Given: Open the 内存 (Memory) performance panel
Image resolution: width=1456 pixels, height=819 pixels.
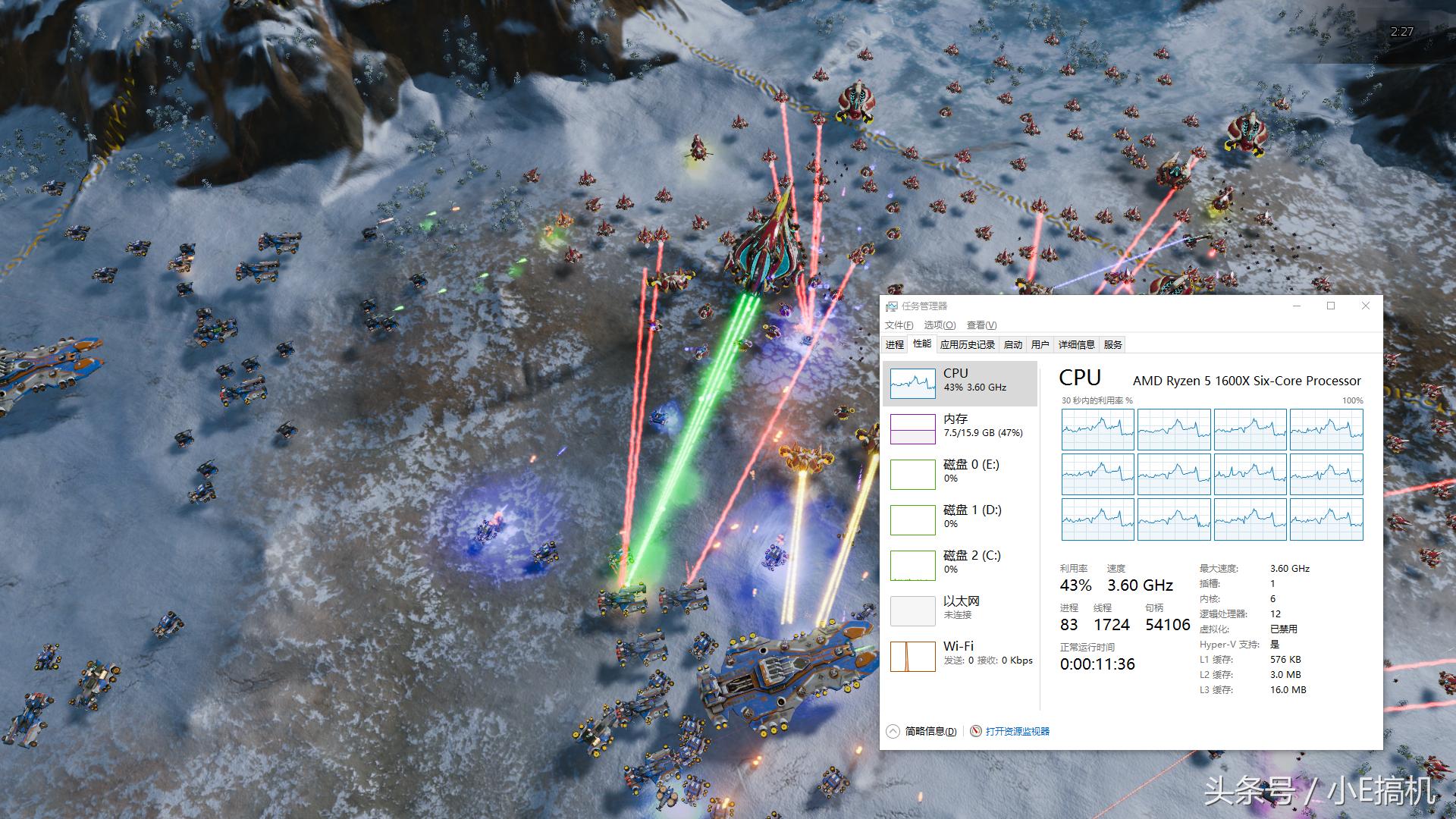Looking at the screenshot, I should (x=958, y=426).
